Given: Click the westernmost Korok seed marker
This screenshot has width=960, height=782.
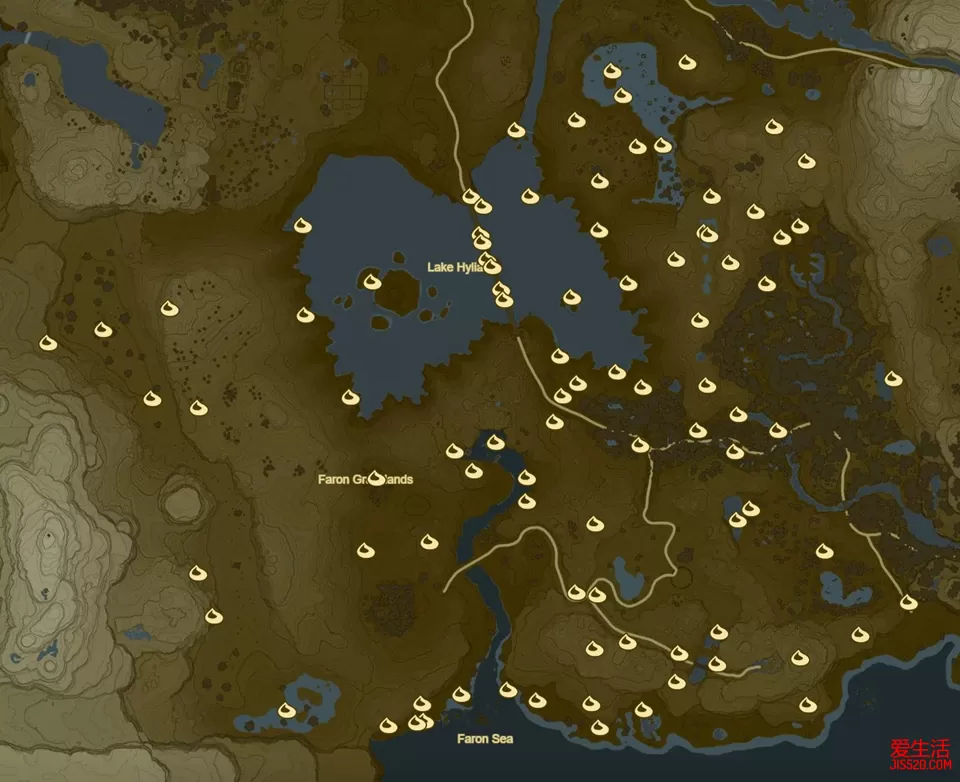Looking at the screenshot, I should pyautogui.click(x=47, y=343).
